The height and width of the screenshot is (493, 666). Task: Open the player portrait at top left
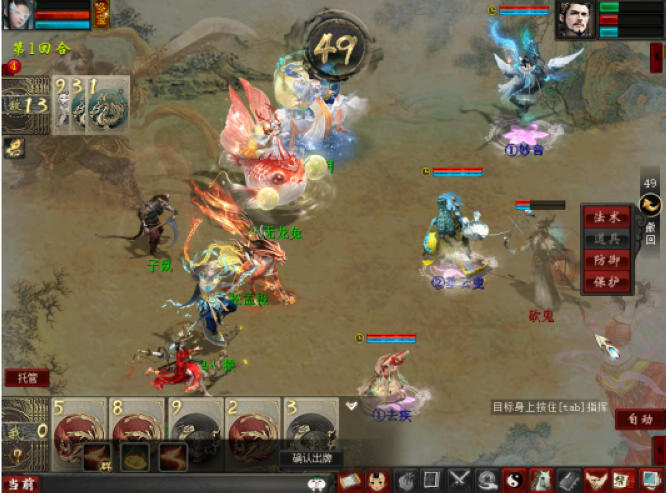click(x=19, y=14)
